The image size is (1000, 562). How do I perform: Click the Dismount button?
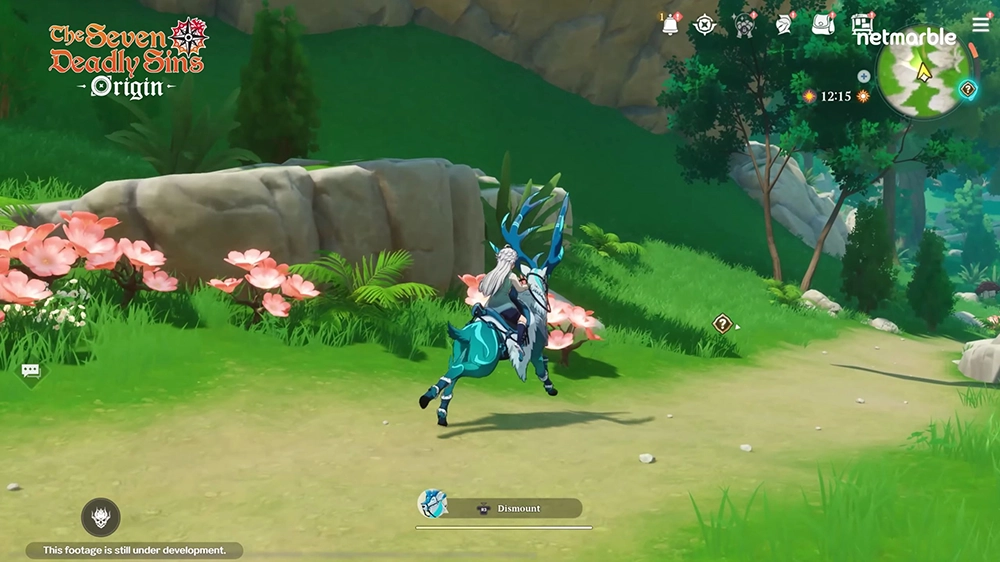click(x=514, y=508)
